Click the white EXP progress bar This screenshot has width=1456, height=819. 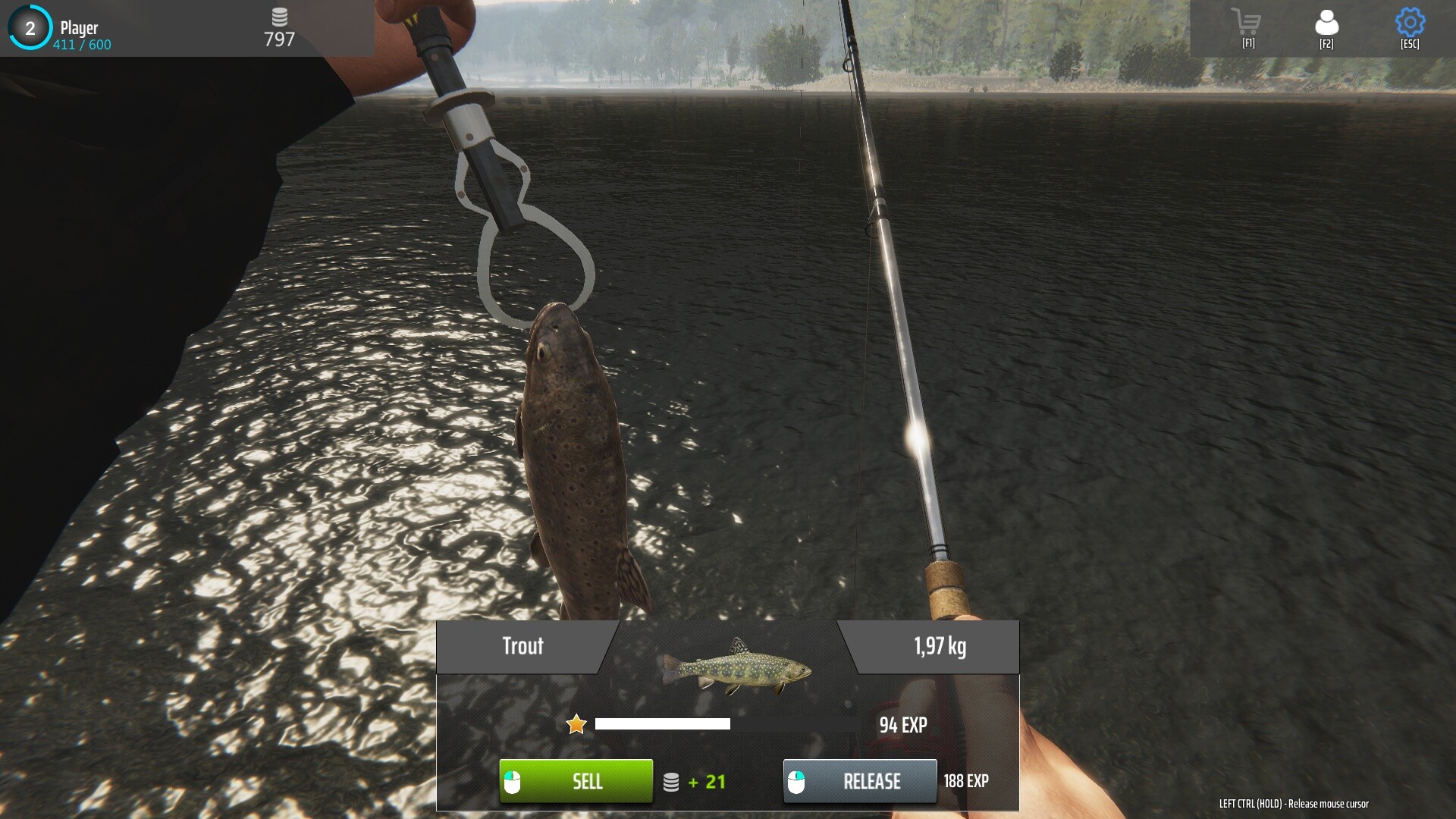pyautogui.click(x=662, y=724)
